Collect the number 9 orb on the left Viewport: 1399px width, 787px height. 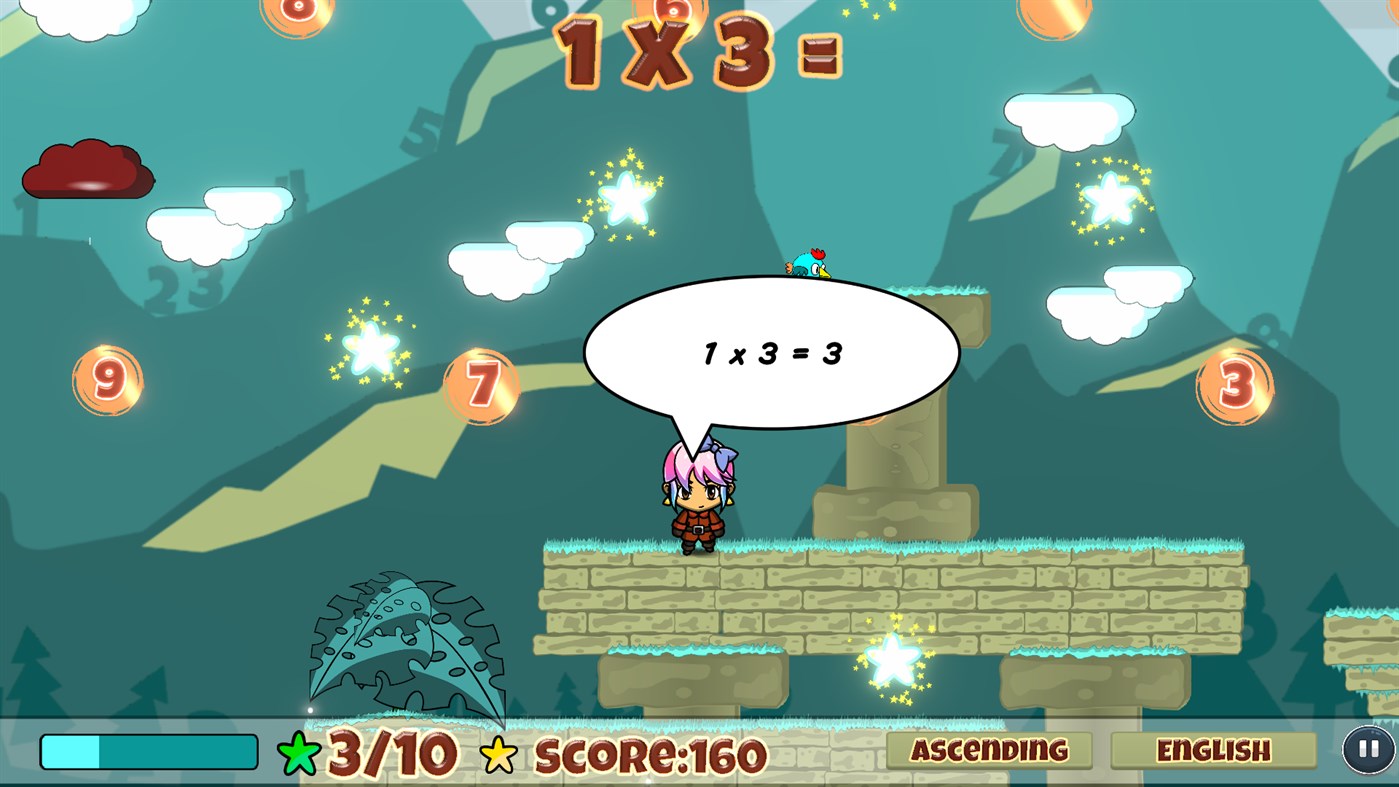click(106, 380)
